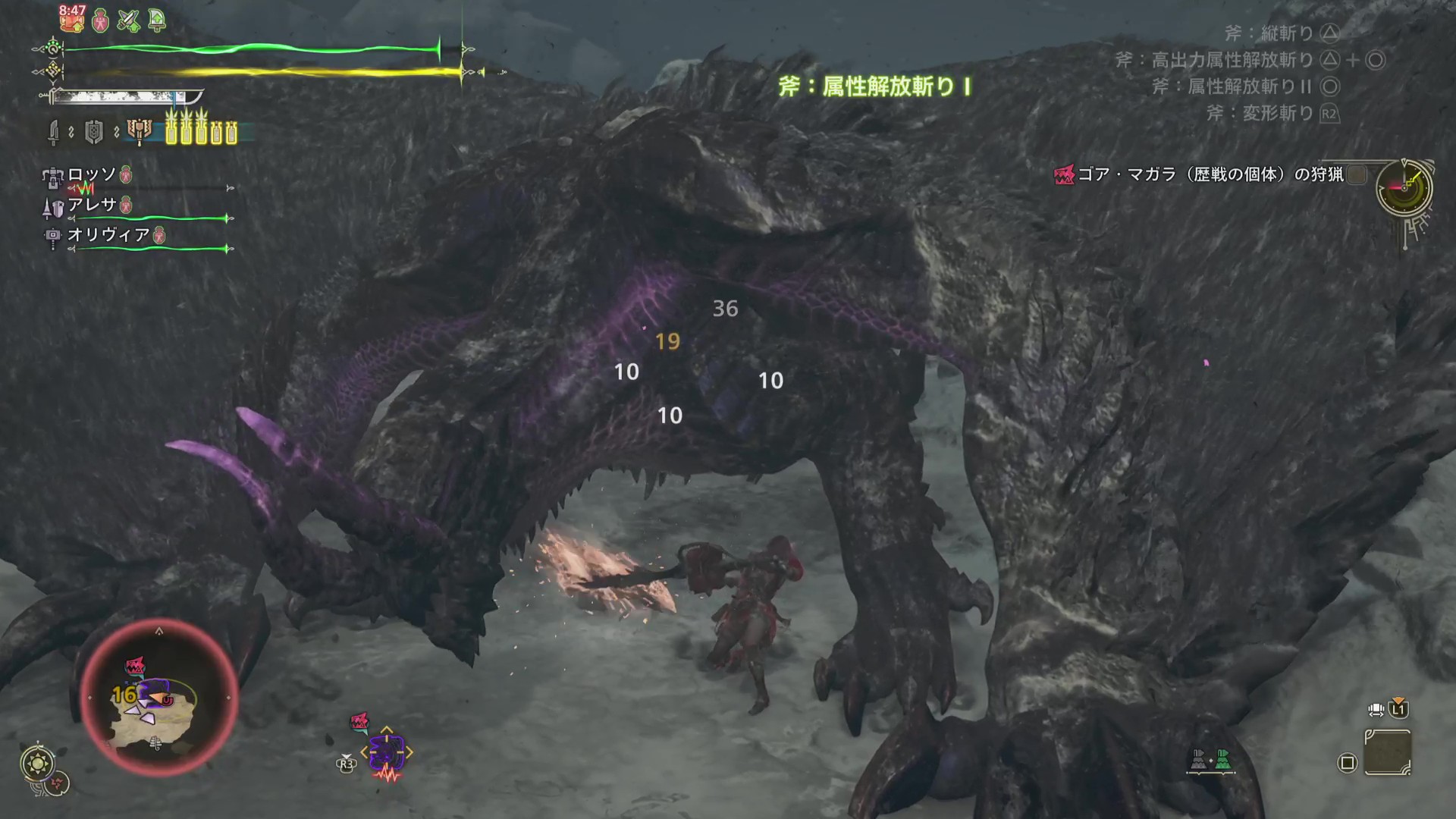This screenshot has height=819, width=1456.
Task: Inspect the timed buff icon showing 8:47
Action: 72,18
